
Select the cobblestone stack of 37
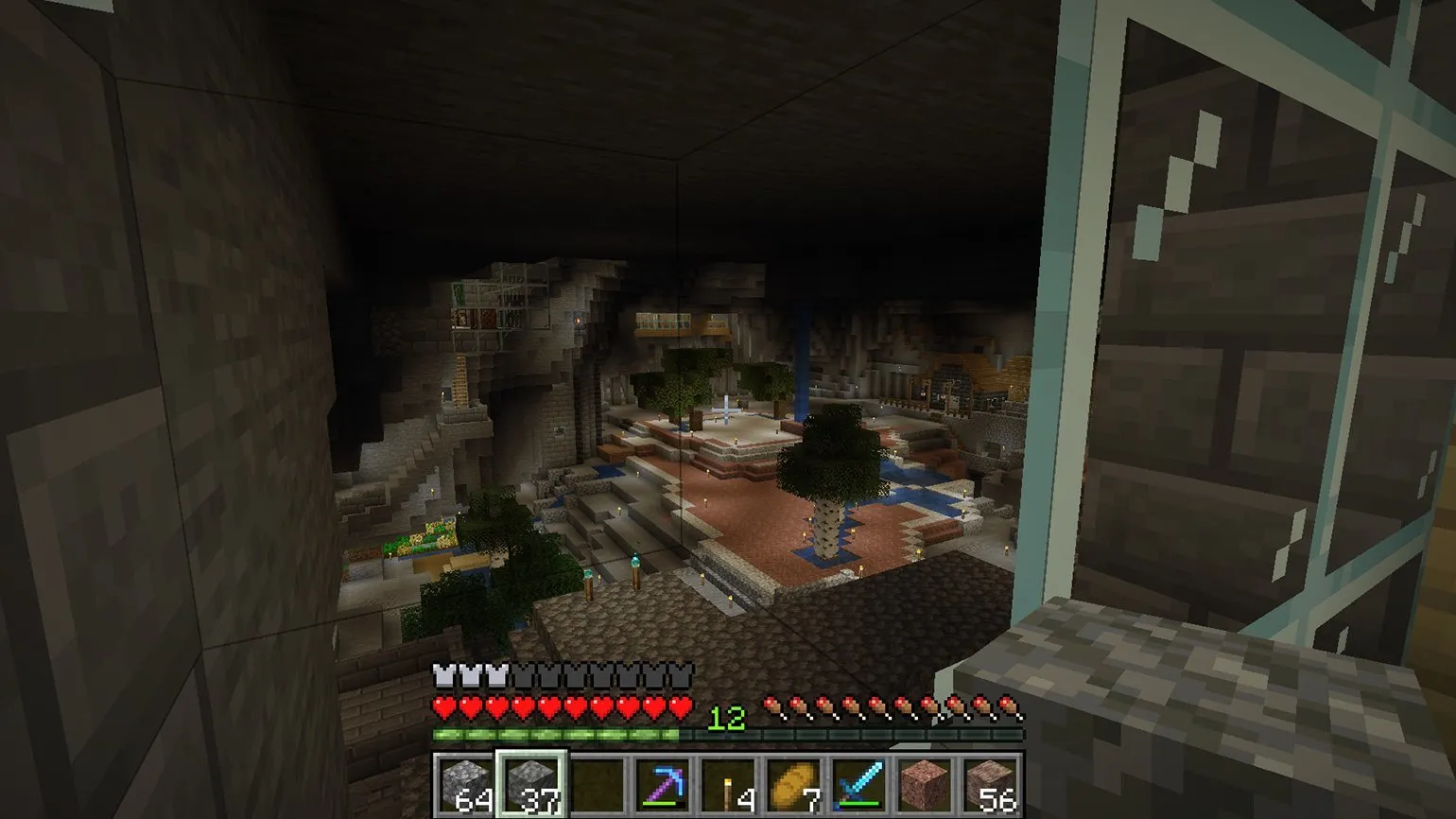coord(531,784)
